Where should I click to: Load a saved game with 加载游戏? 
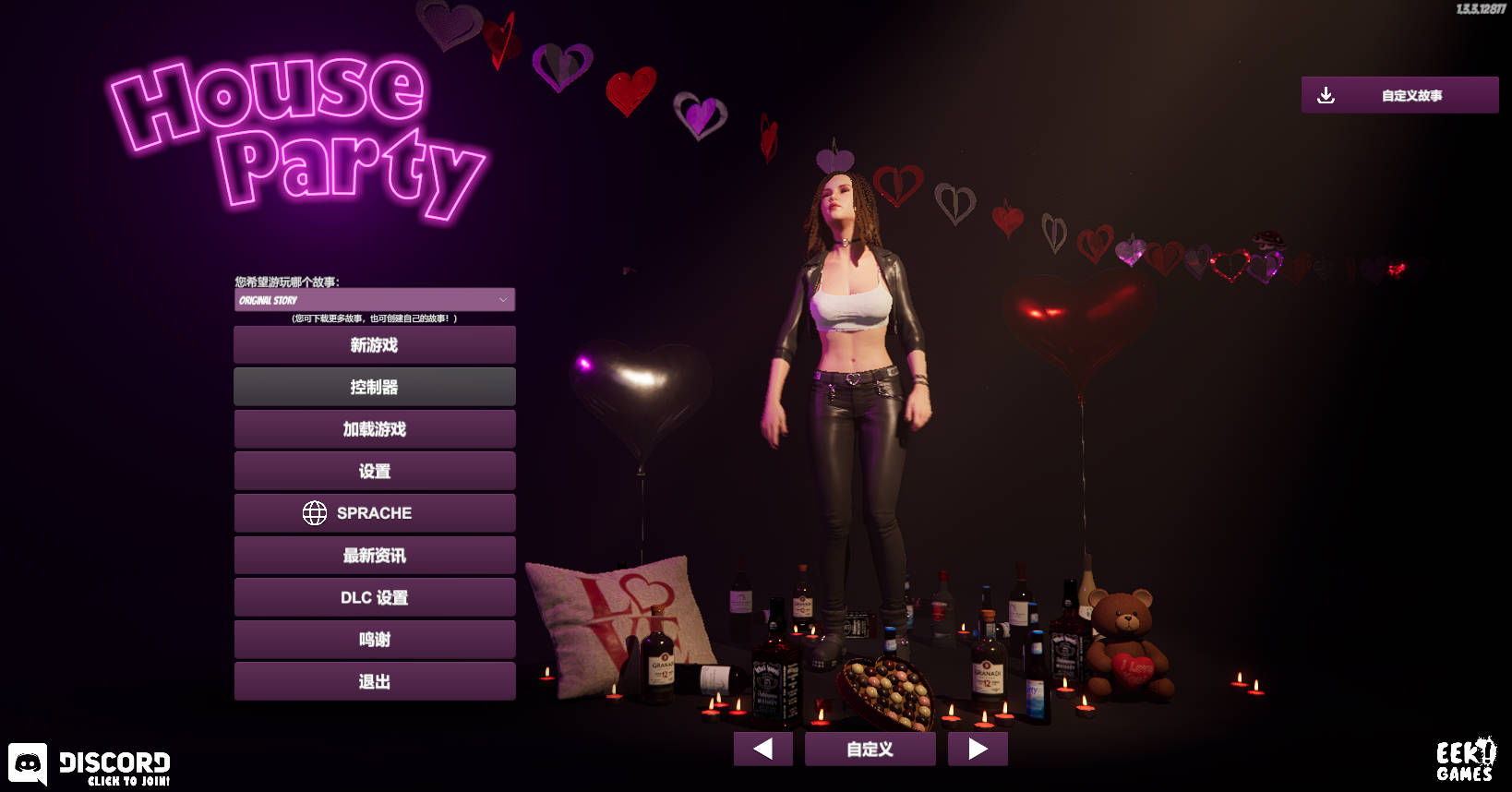[375, 428]
